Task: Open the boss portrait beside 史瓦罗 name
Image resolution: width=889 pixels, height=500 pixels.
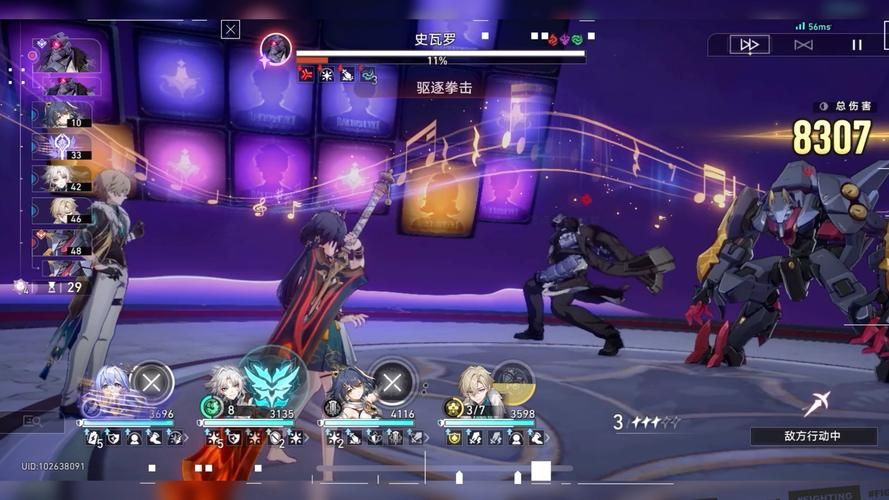Action: 276,48
